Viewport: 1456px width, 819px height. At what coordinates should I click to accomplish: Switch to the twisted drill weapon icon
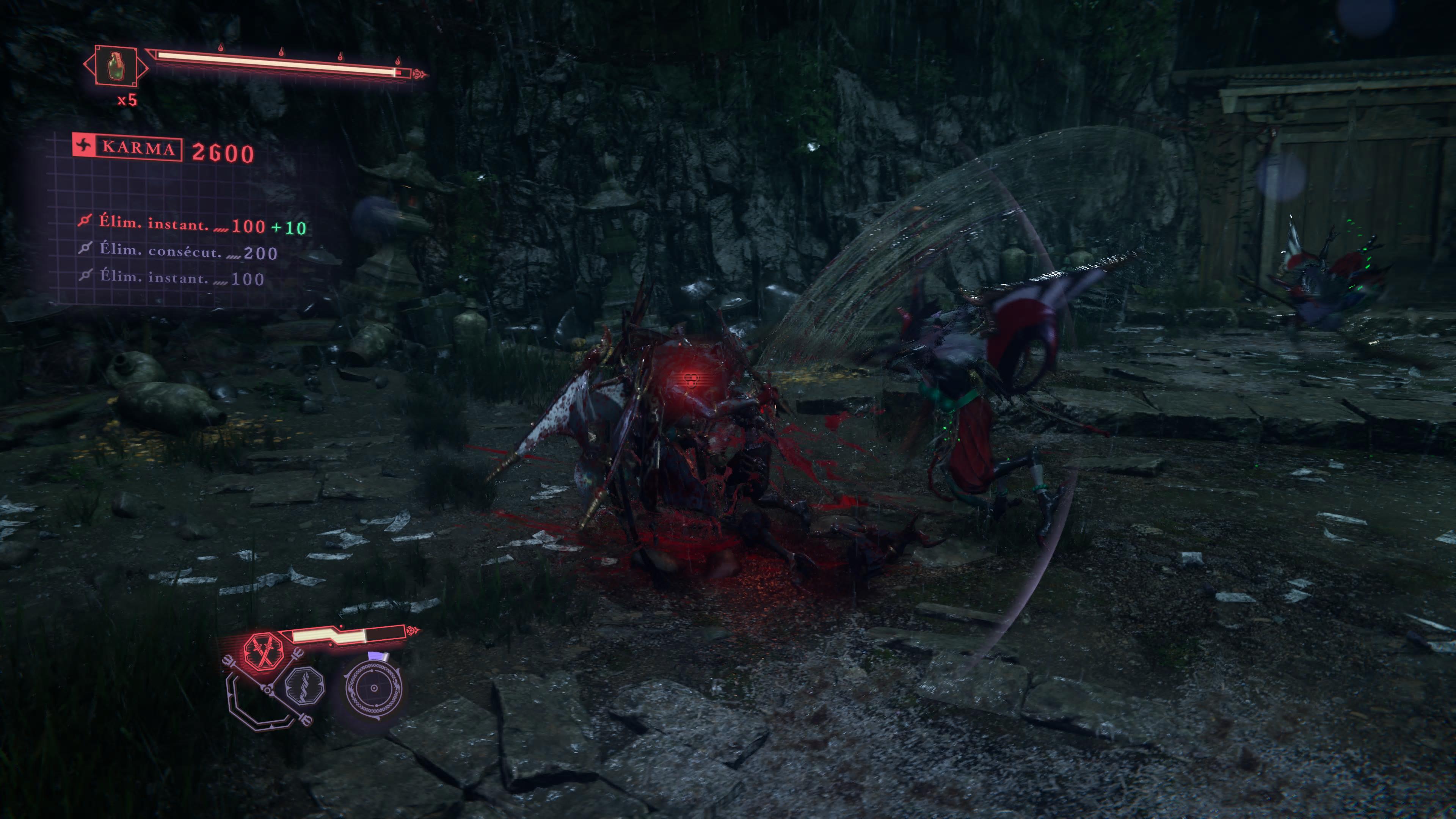pos(304,685)
